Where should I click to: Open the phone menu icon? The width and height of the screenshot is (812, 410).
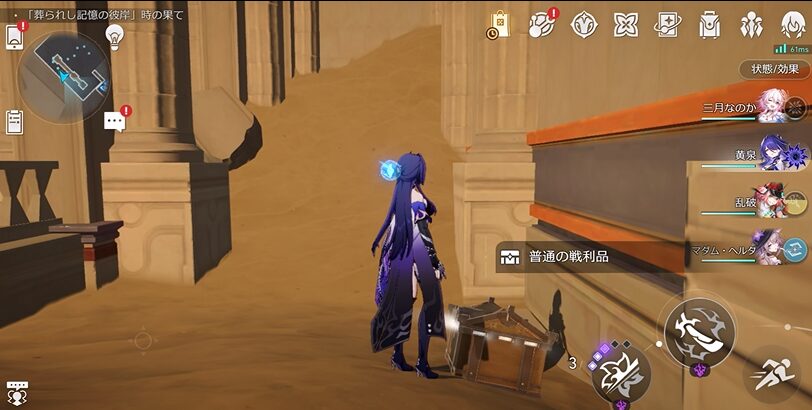[14, 37]
